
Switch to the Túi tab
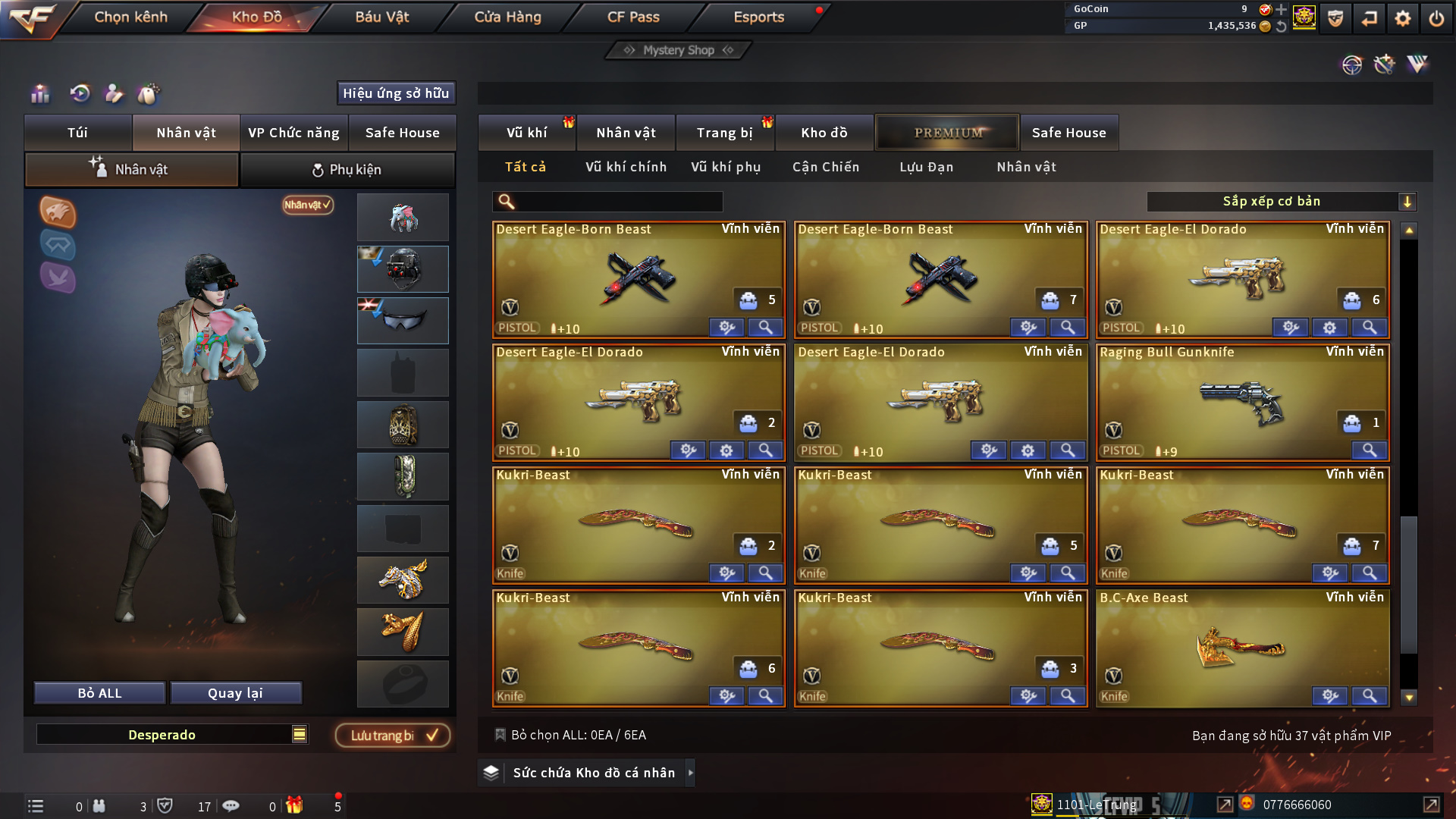coord(77,133)
